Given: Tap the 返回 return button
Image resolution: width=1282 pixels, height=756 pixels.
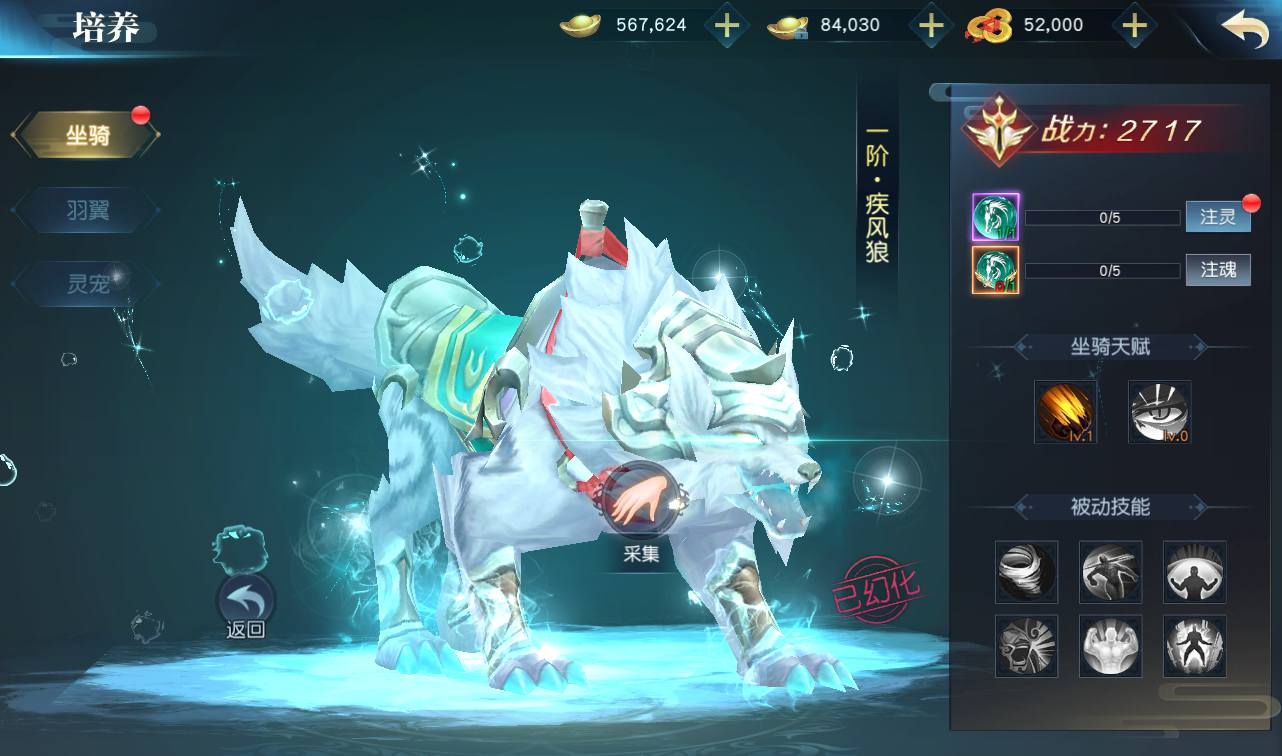Looking at the screenshot, I should point(245,602).
